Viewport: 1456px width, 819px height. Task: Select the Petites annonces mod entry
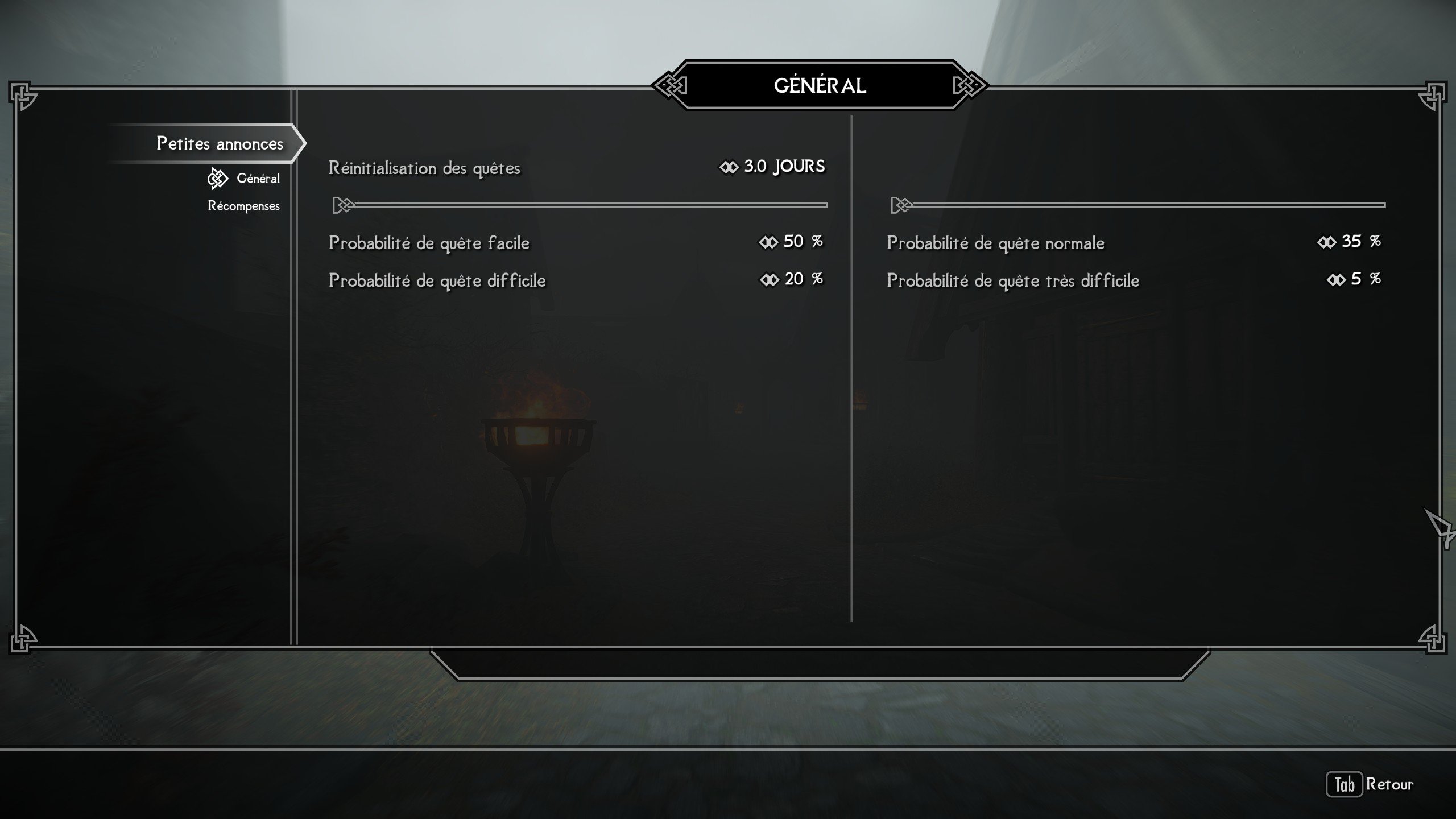click(x=220, y=143)
